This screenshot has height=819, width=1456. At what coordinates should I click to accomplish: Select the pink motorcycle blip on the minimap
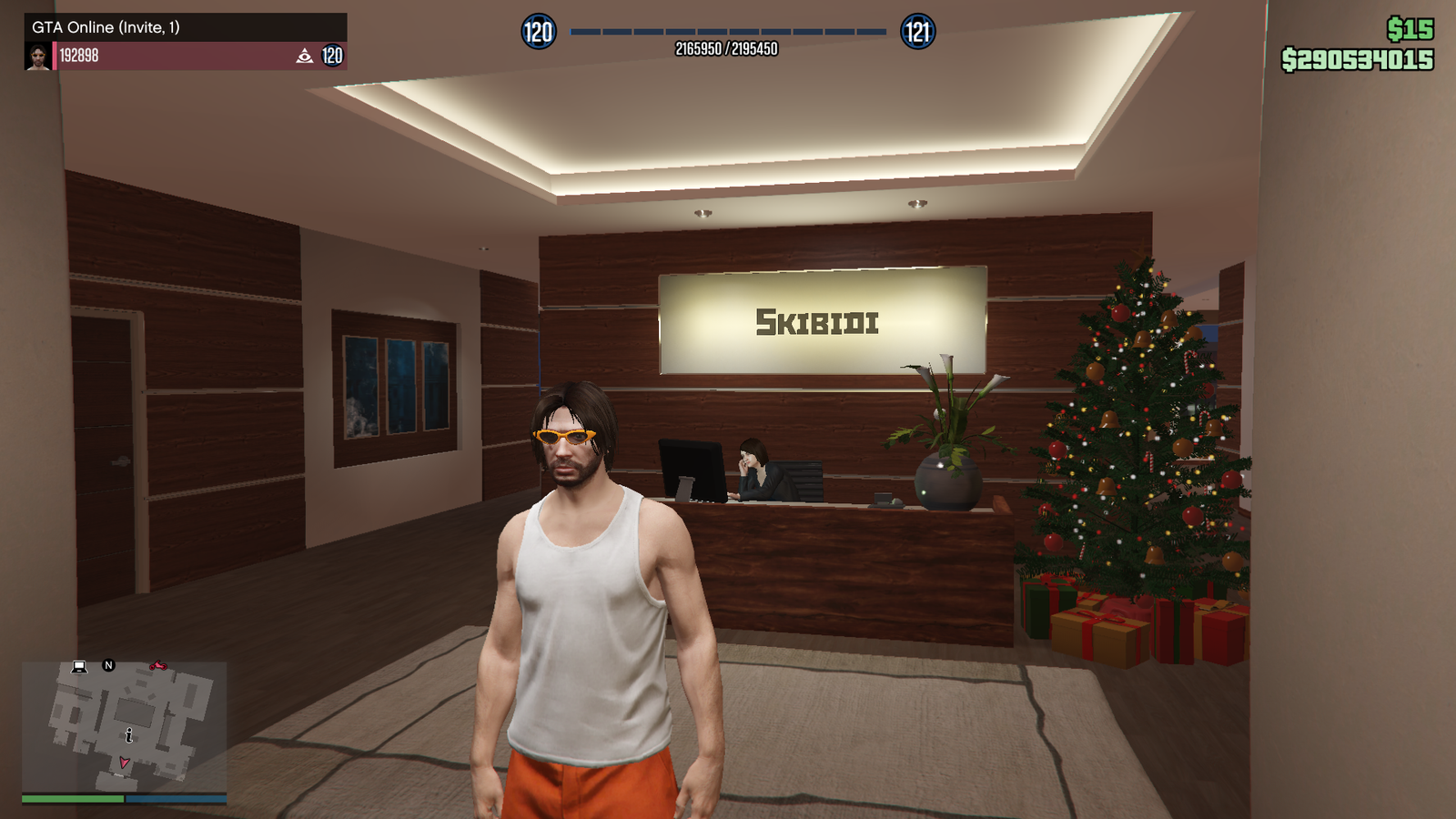[x=158, y=666]
